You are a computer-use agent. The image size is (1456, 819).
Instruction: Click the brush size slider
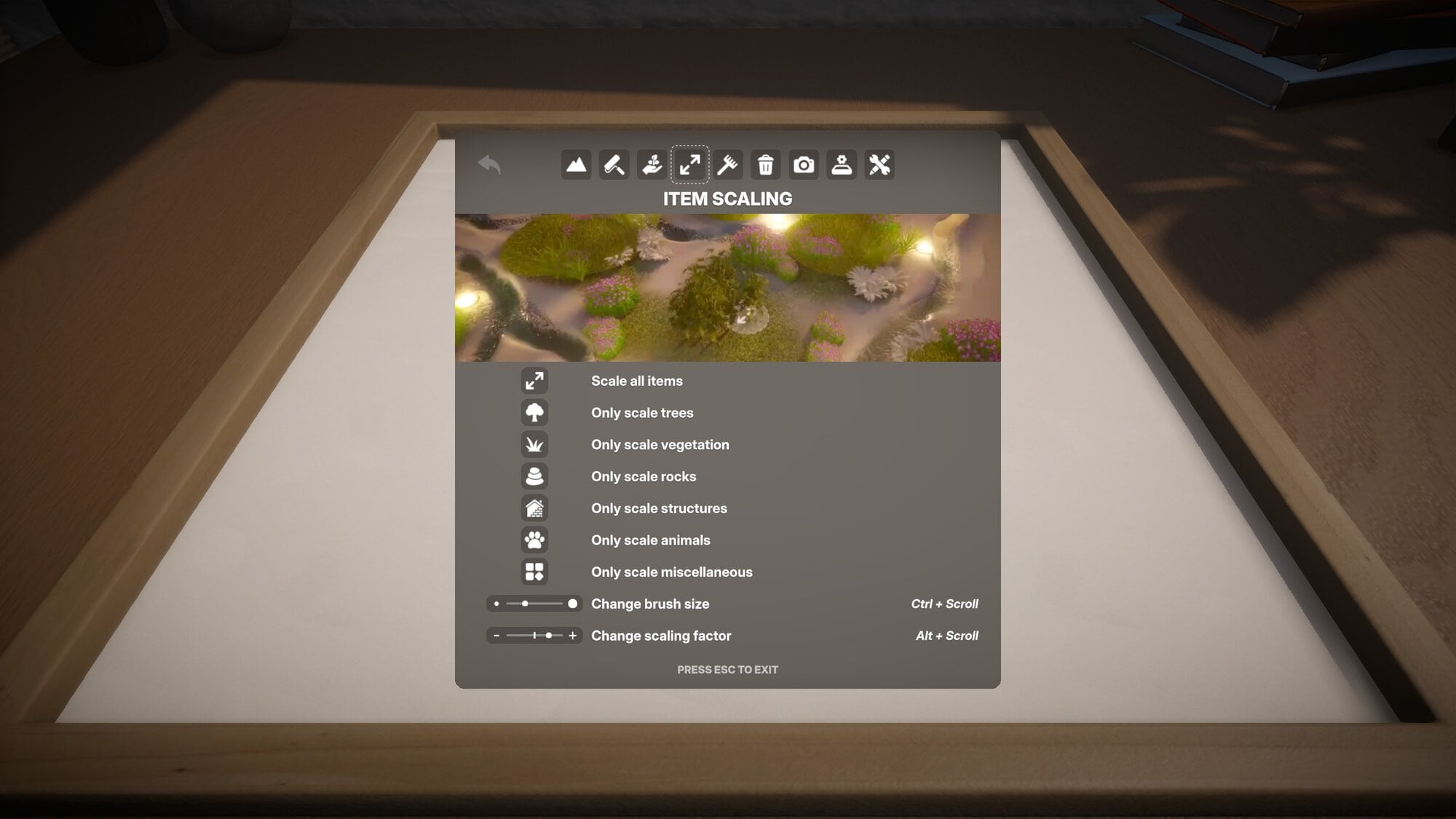click(x=534, y=604)
